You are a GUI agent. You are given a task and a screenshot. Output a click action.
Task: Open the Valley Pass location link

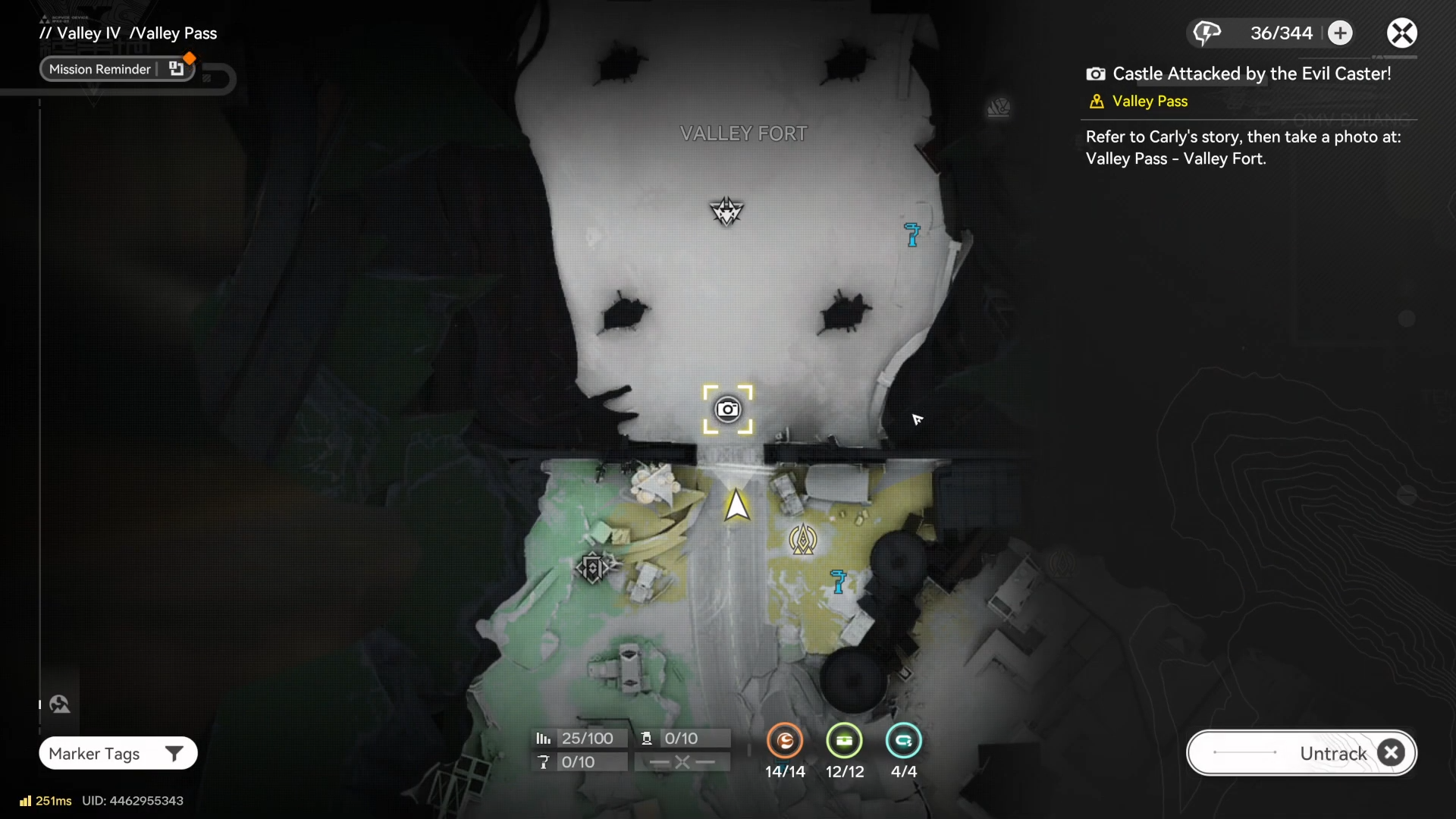1149,102
